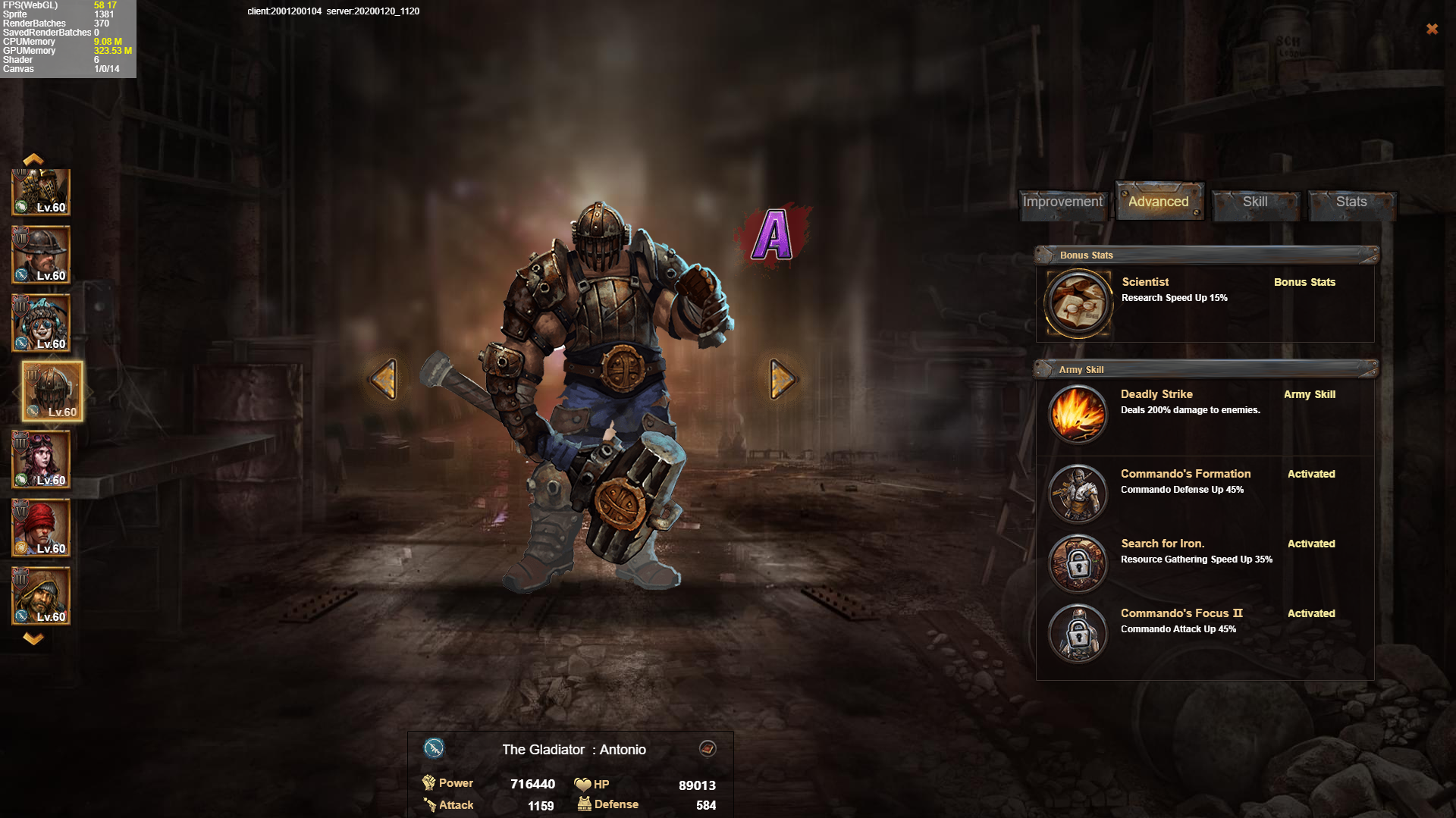Select the teal-haired clown hero portrait
This screenshot has width=1456, height=818.
(x=41, y=323)
